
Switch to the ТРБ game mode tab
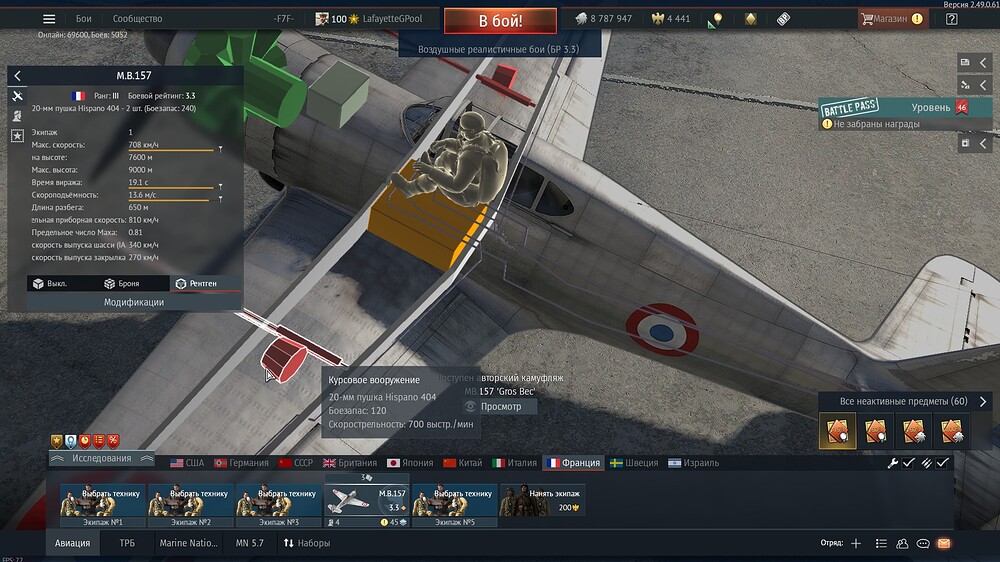coord(127,543)
